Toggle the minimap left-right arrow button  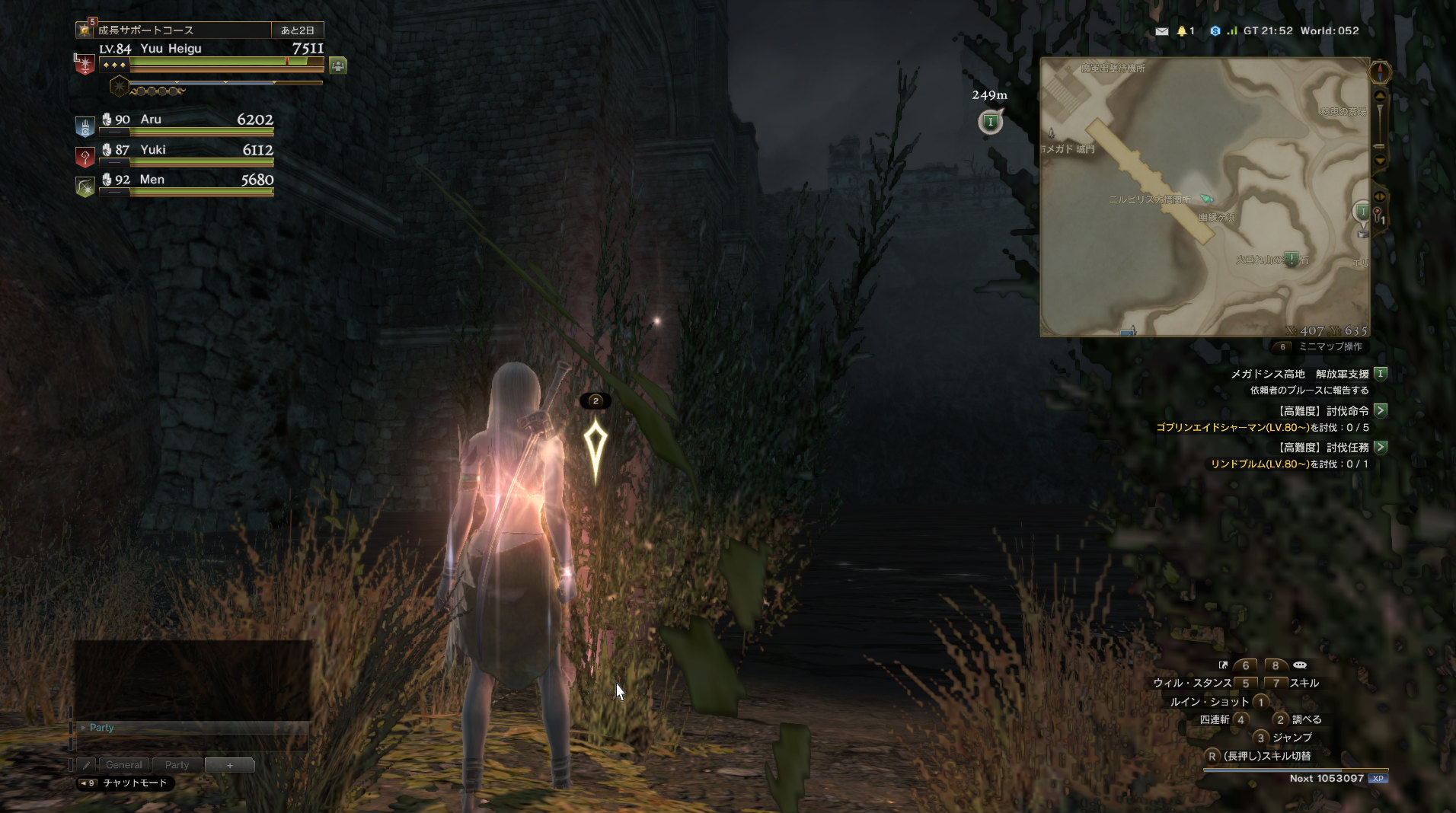[x=1379, y=196]
